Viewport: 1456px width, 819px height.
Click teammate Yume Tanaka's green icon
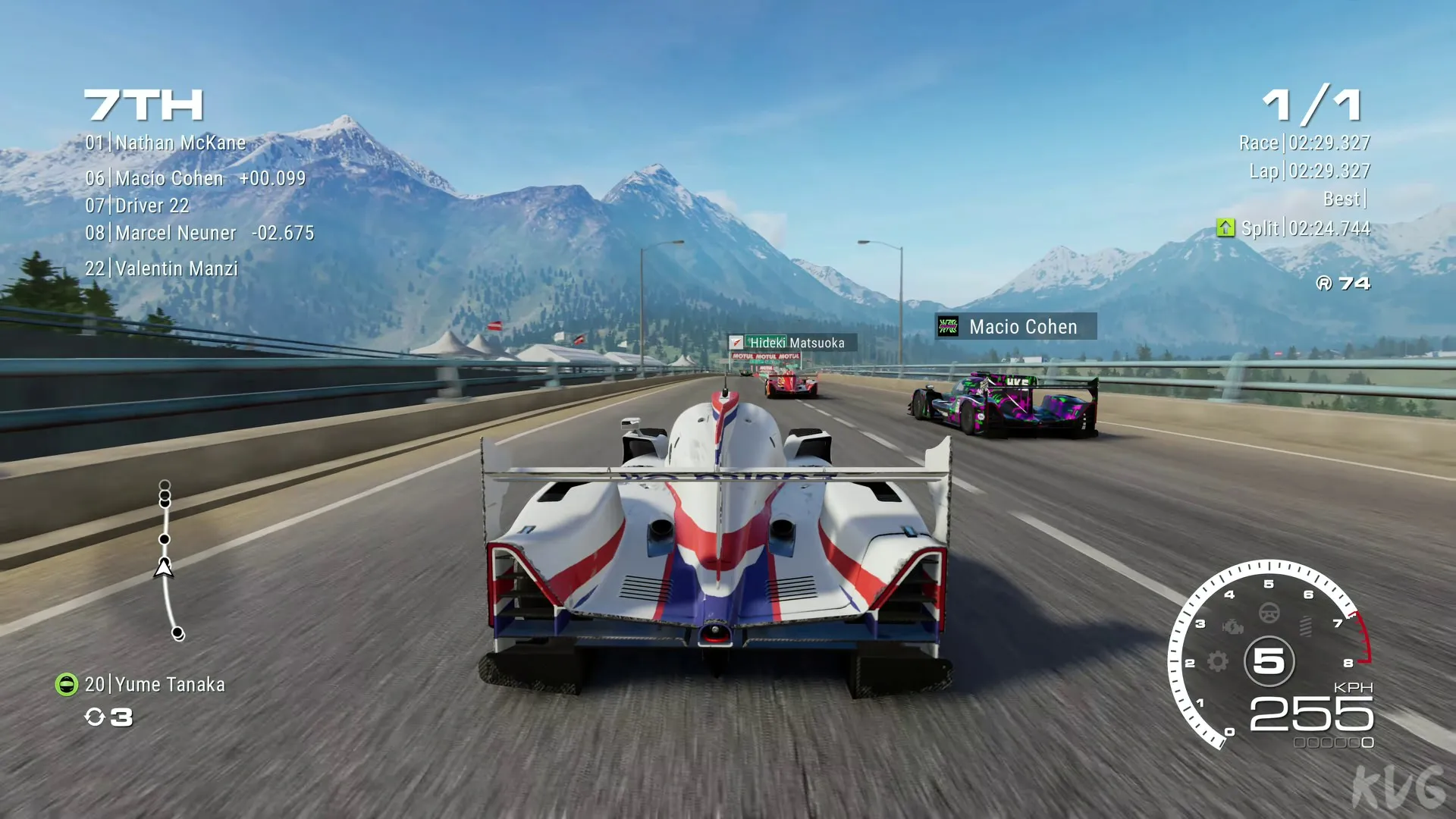tap(67, 685)
